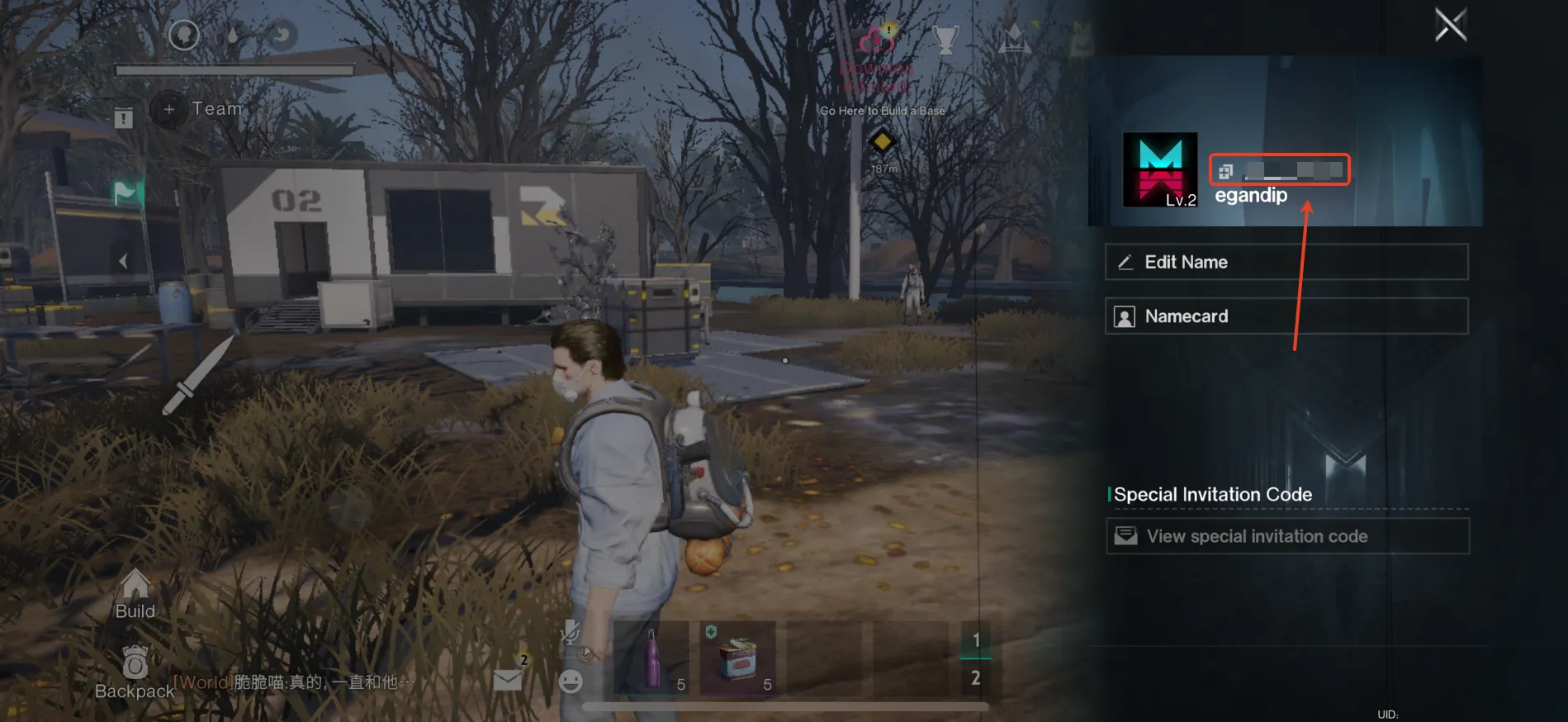Open the mail envelope icon

(508, 679)
